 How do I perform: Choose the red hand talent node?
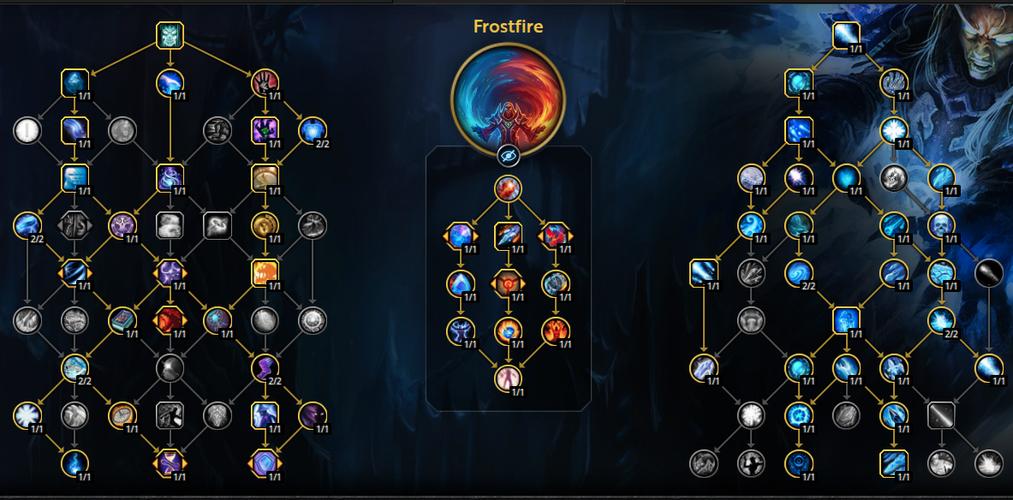[x=264, y=82]
